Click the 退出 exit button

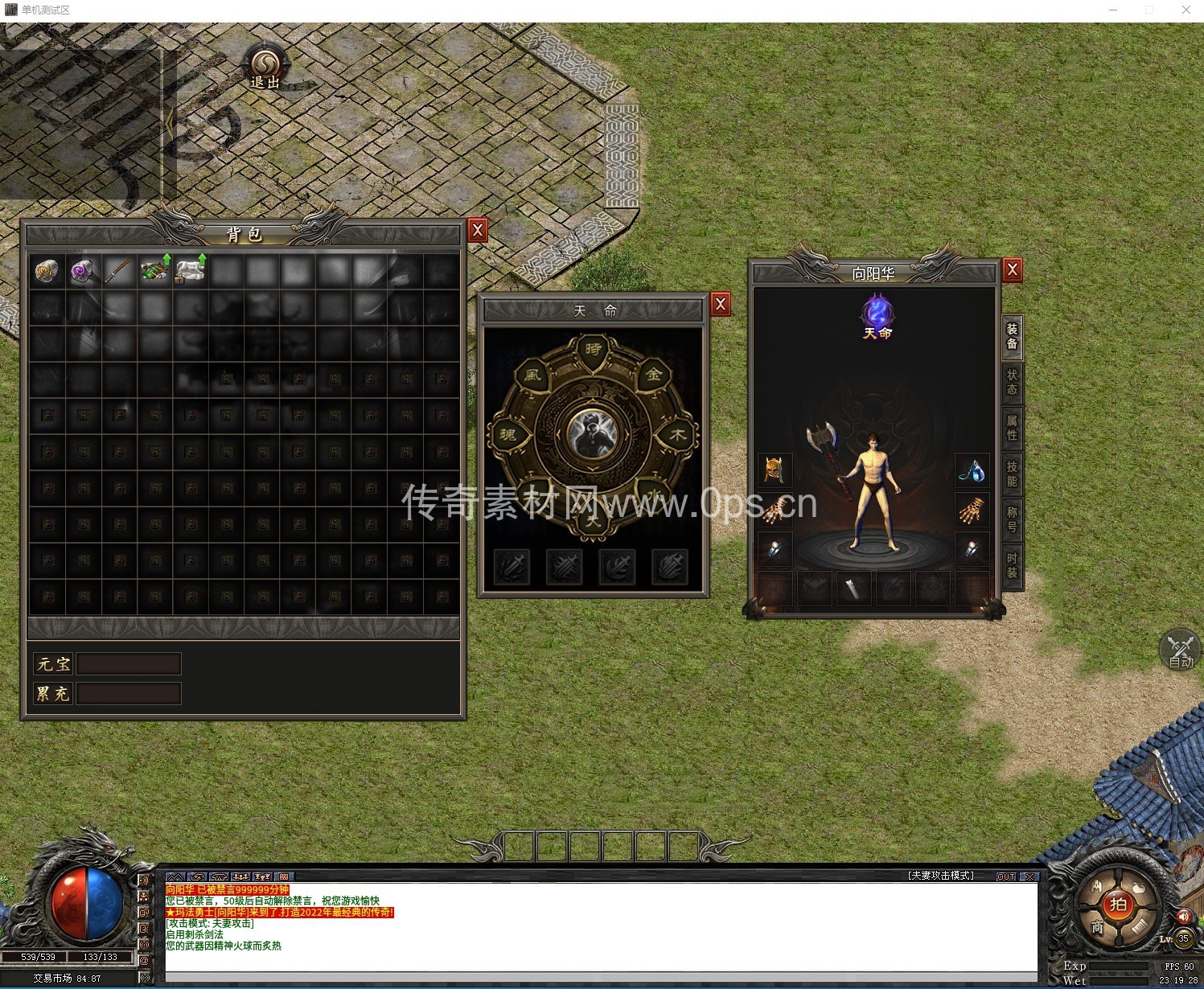(265, 68)
